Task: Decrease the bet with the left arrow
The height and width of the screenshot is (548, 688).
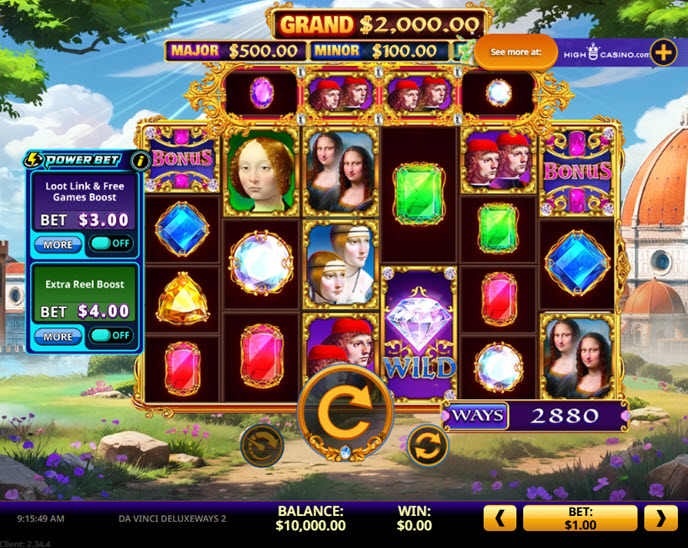Action: [500, 517]
